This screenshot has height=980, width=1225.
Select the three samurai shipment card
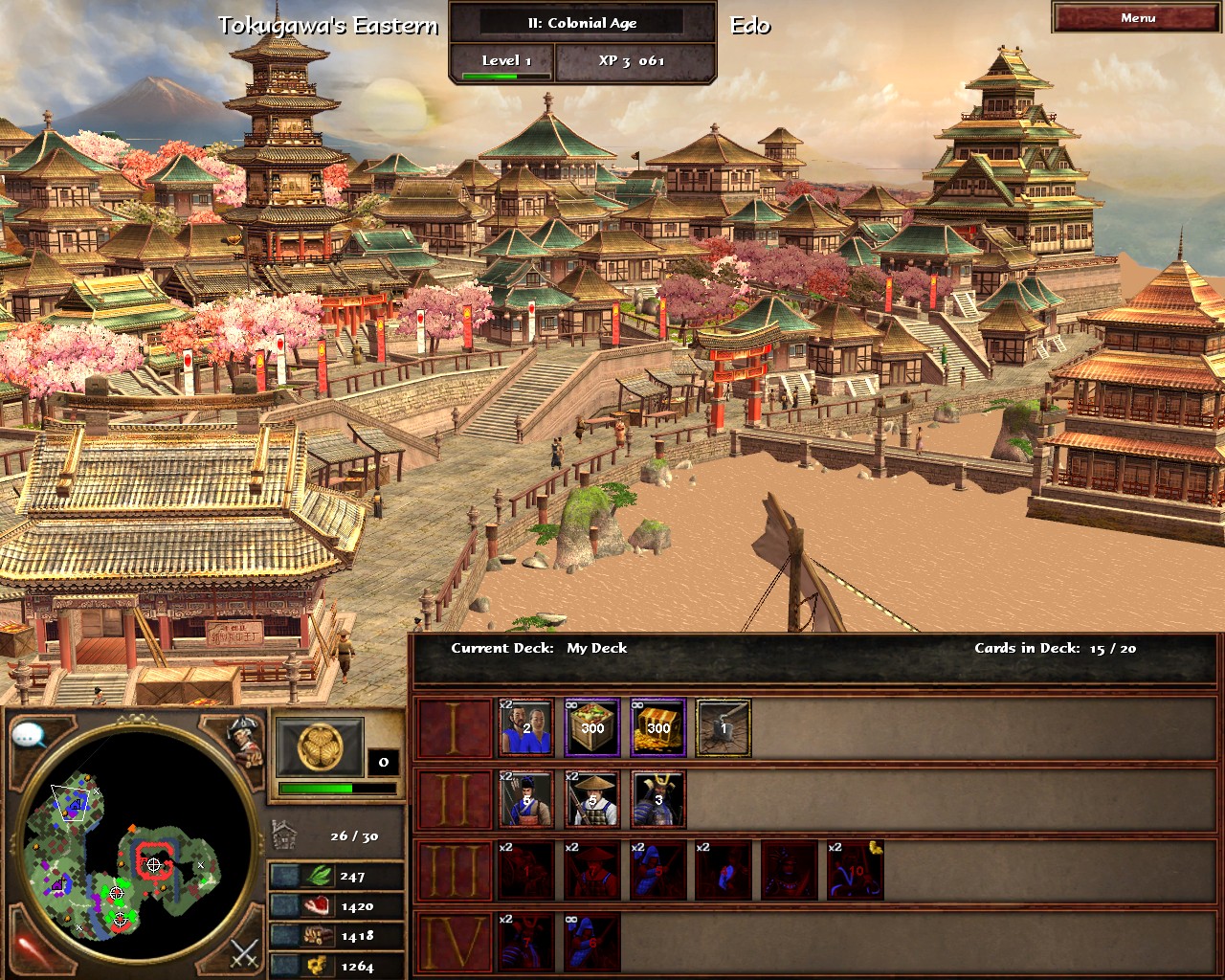tap(657, 800)
